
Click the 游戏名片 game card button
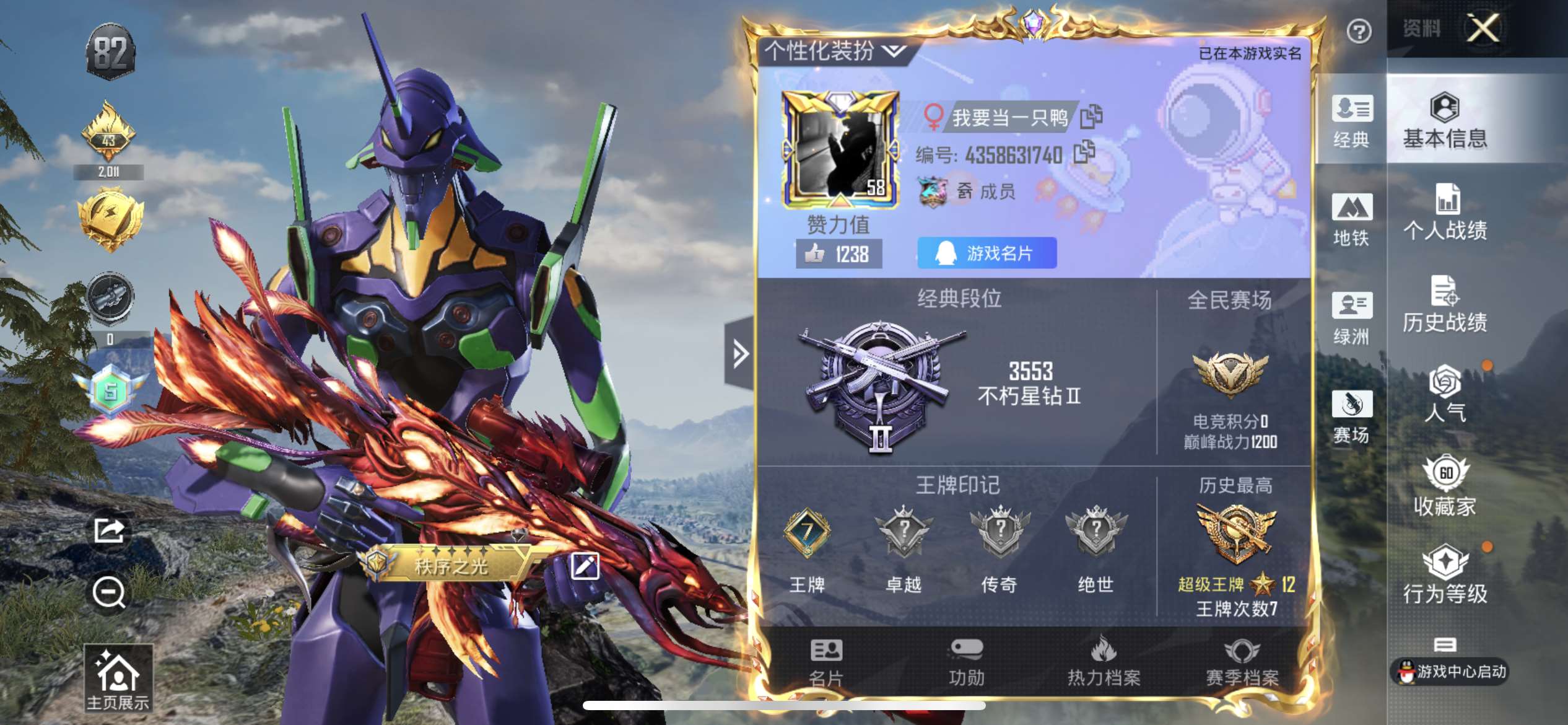987,253
